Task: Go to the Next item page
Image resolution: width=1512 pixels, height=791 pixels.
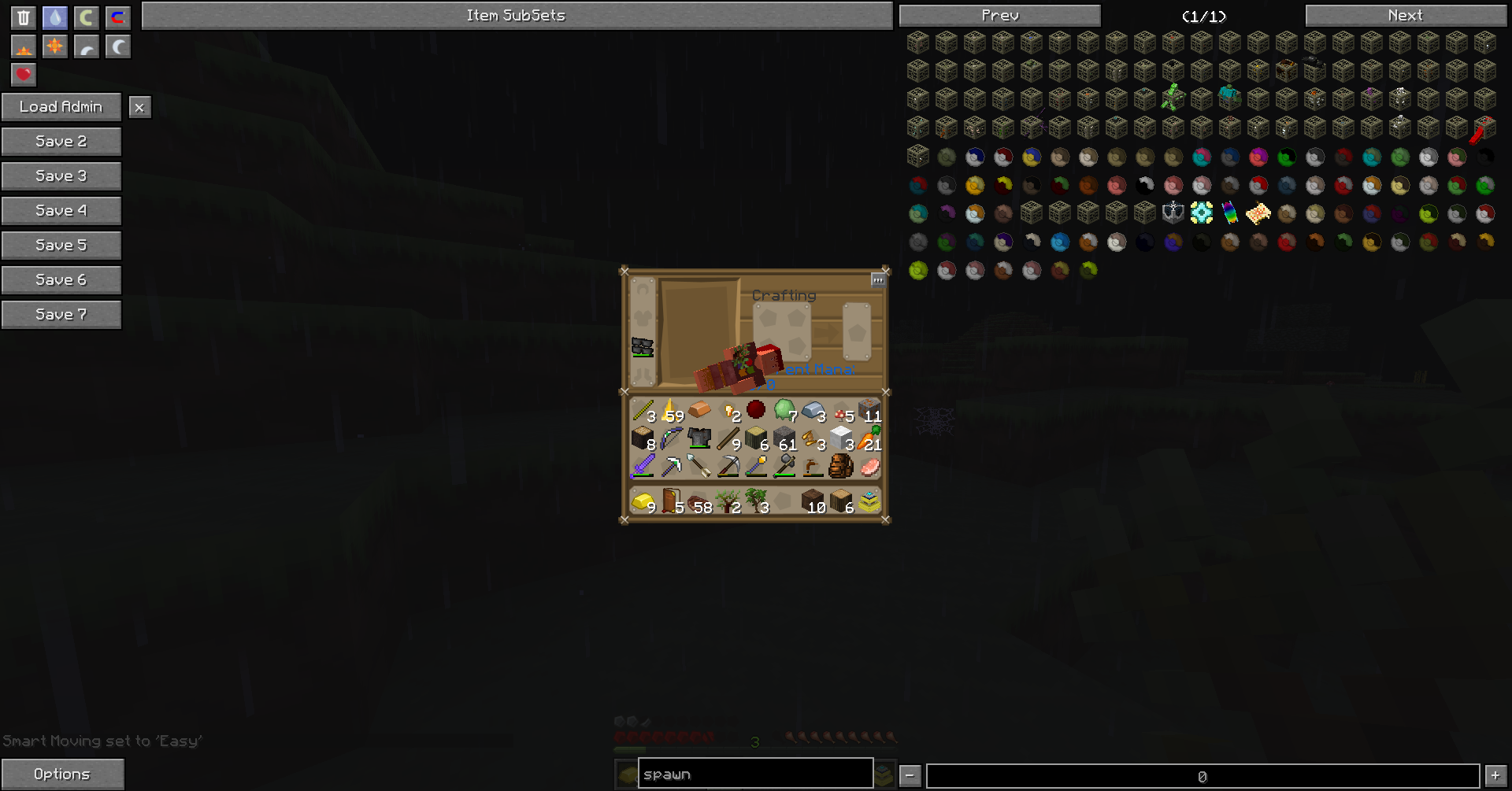Action: click(x=1406, y=16)
